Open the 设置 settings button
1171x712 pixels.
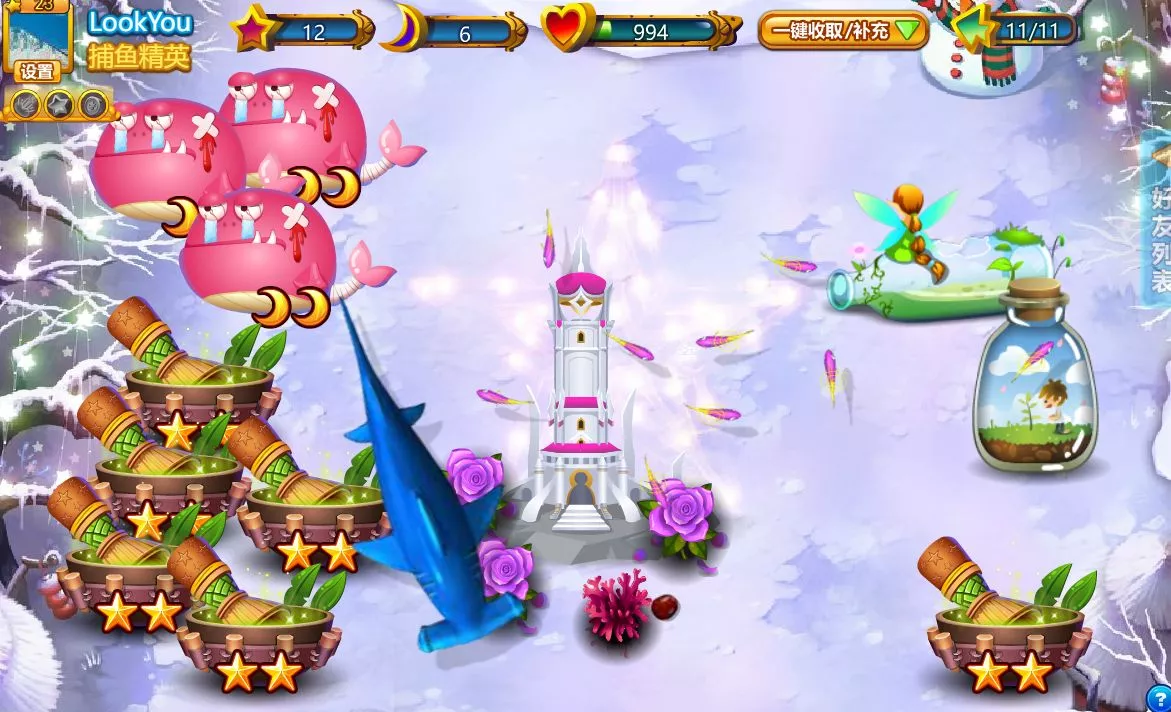pyautogui.click(x=38, y=71)
